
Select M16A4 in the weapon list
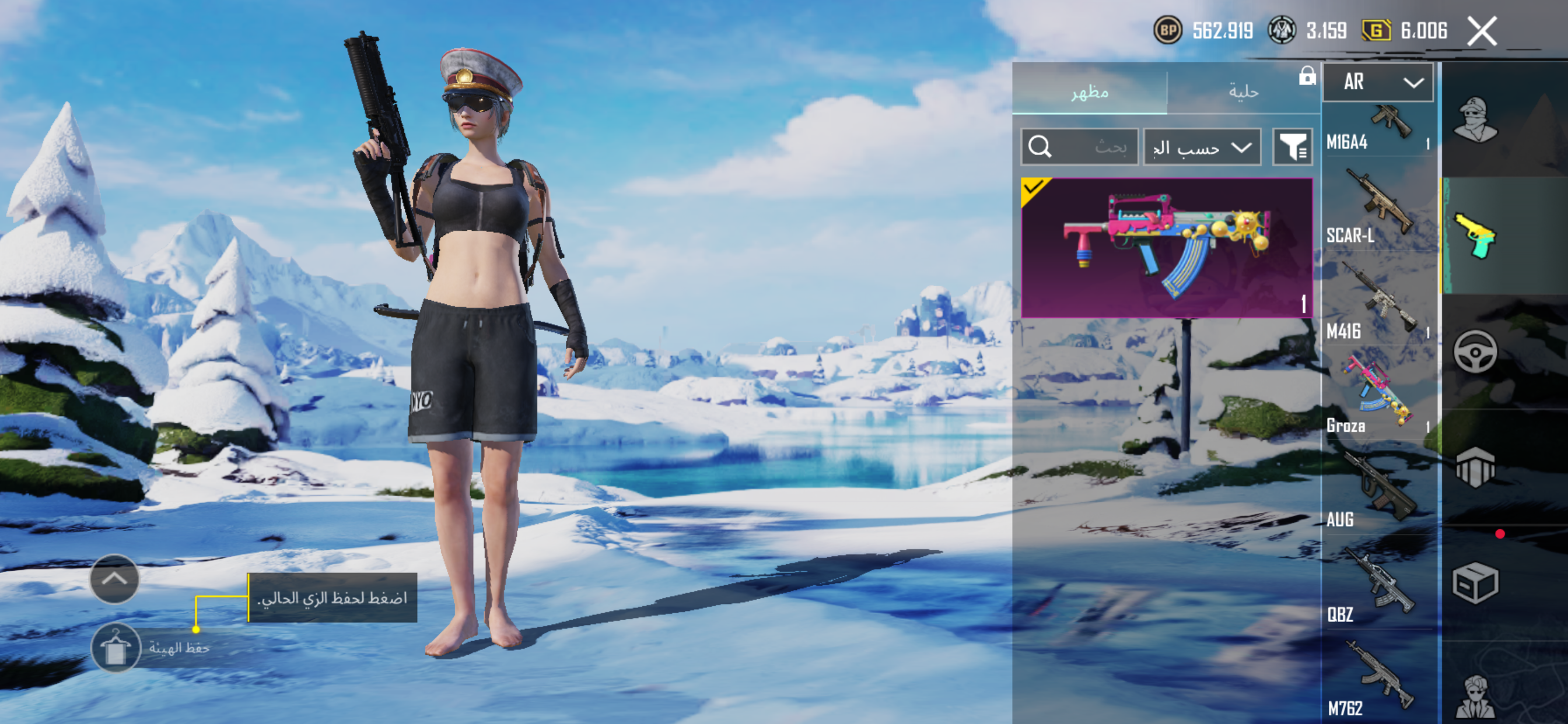(1378, 129)
